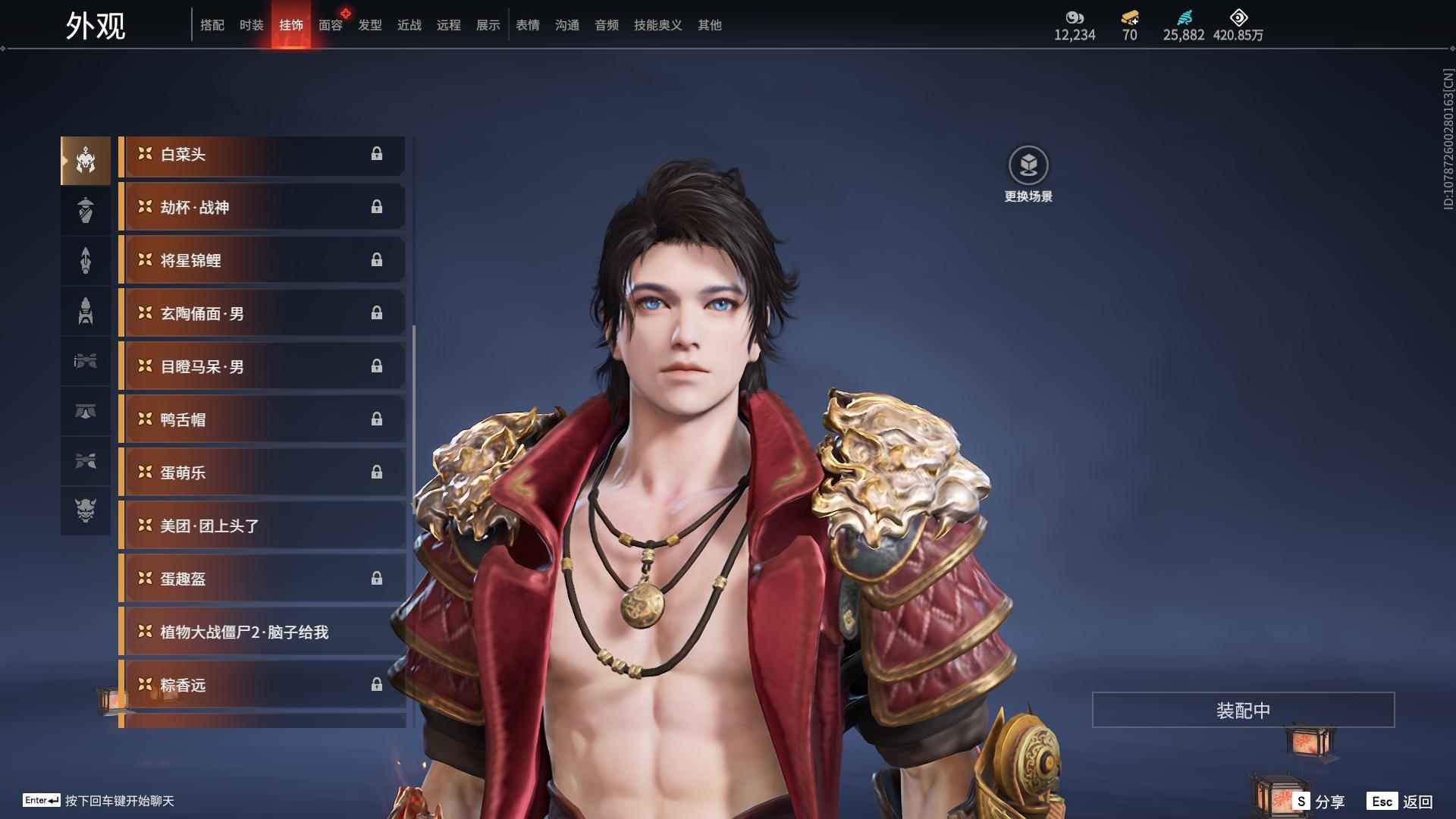Click the 装配中 equip button

1243,711
